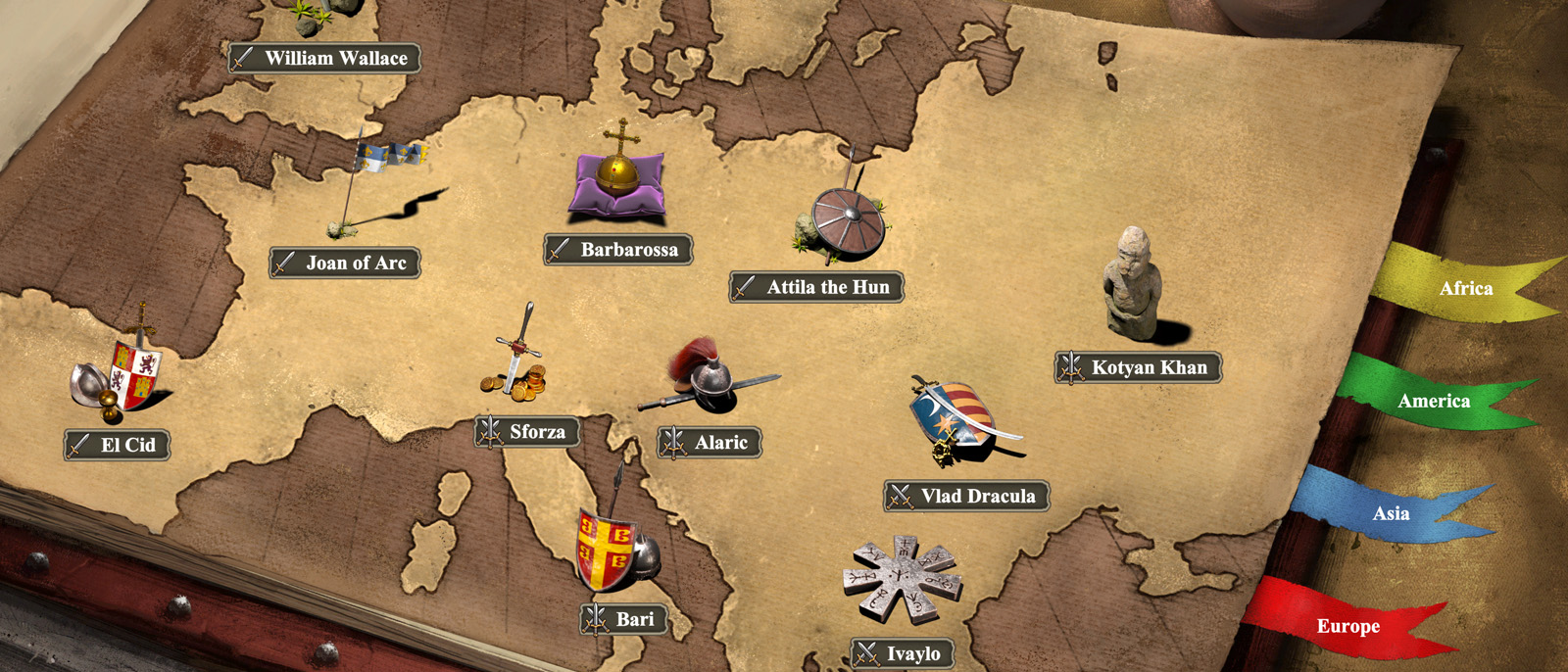Click the round shield Attila icon
The width and height of the screenshot is (1568, 672).
[x=847, y=220]
